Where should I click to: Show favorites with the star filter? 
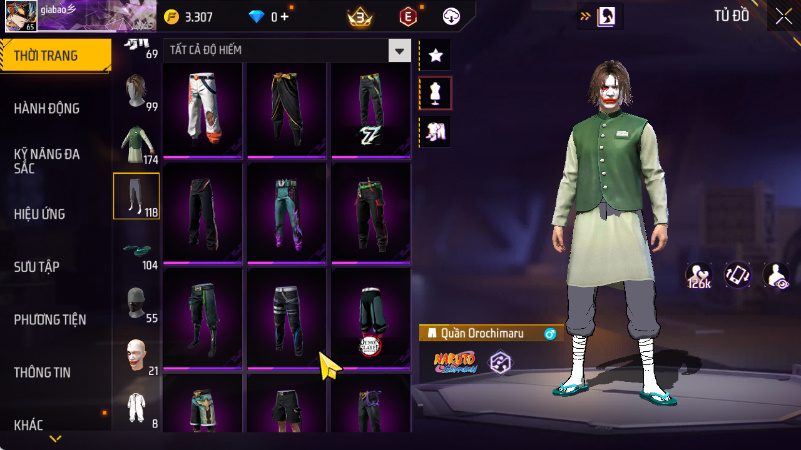point(435,55)
